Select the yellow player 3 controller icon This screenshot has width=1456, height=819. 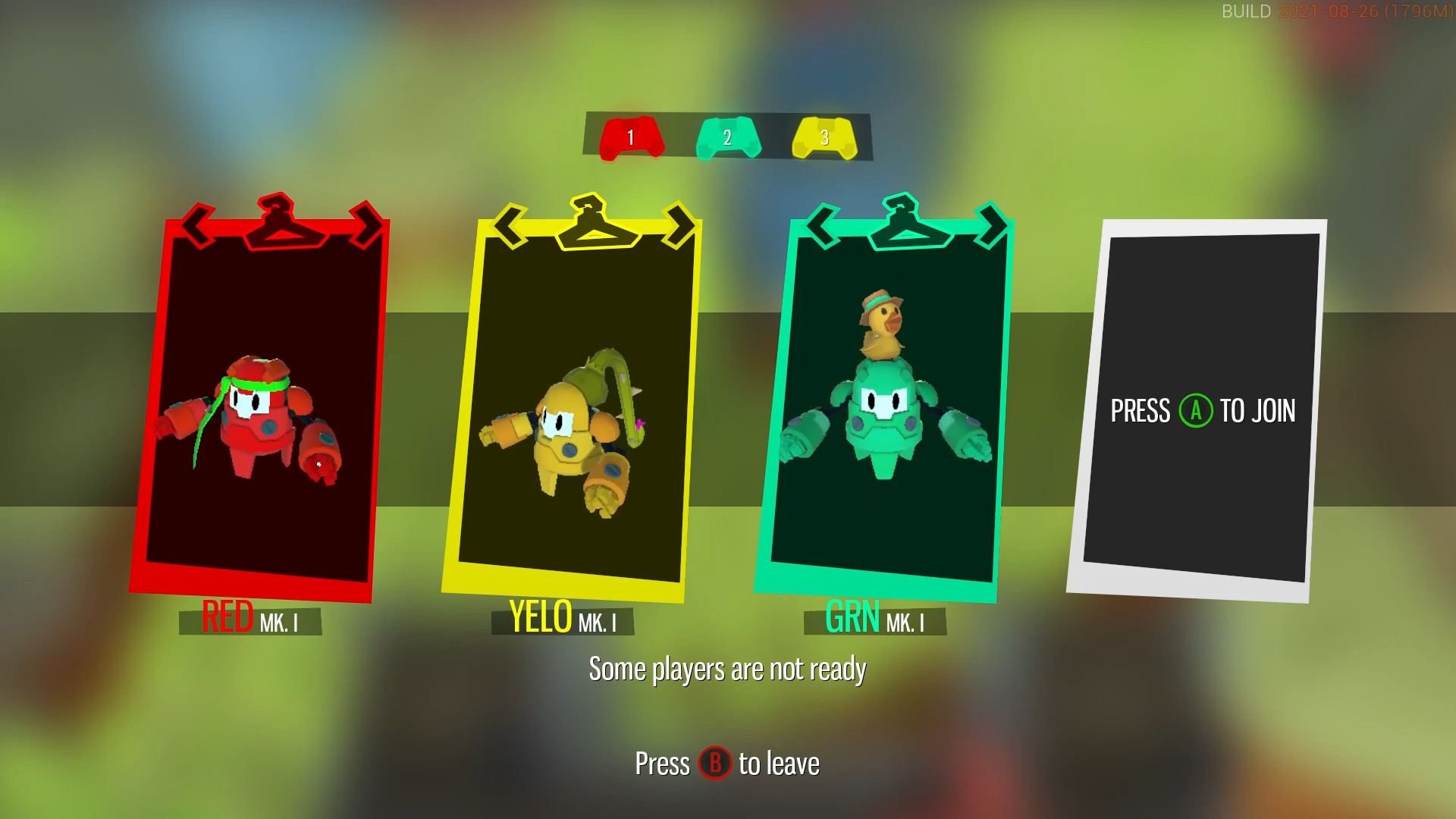coord(825,139)
